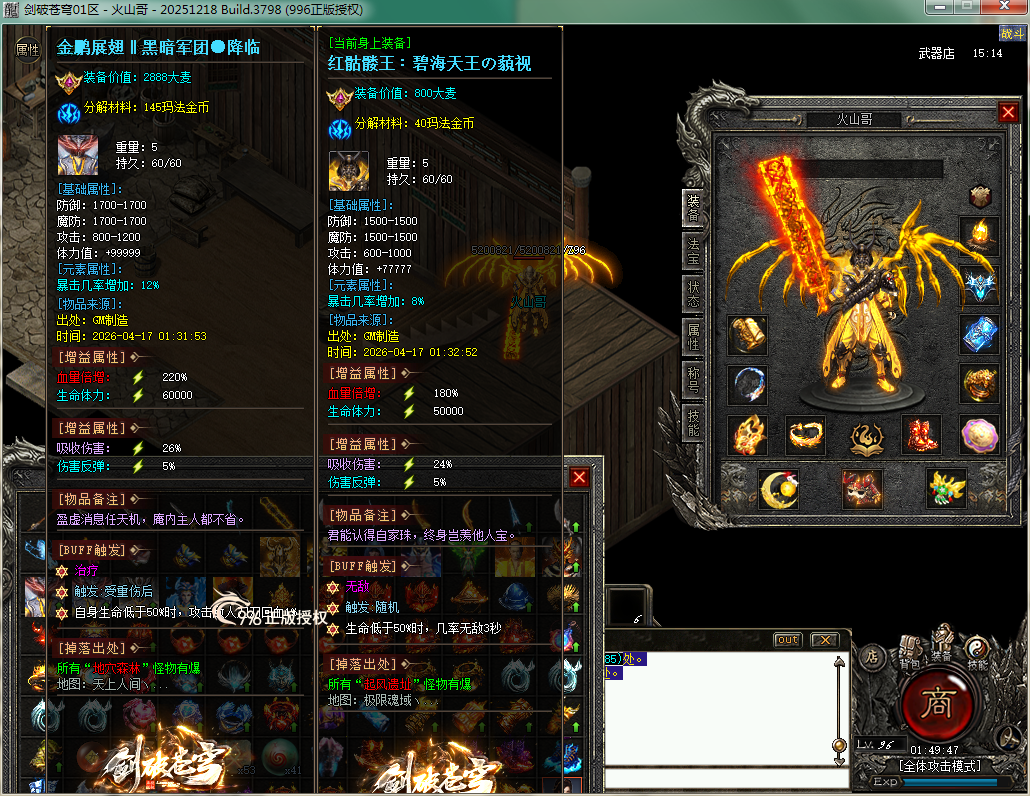The image size is (1030, 796).
Task: Choose the crescent moon with rooster slot
Action: (779, 487)
